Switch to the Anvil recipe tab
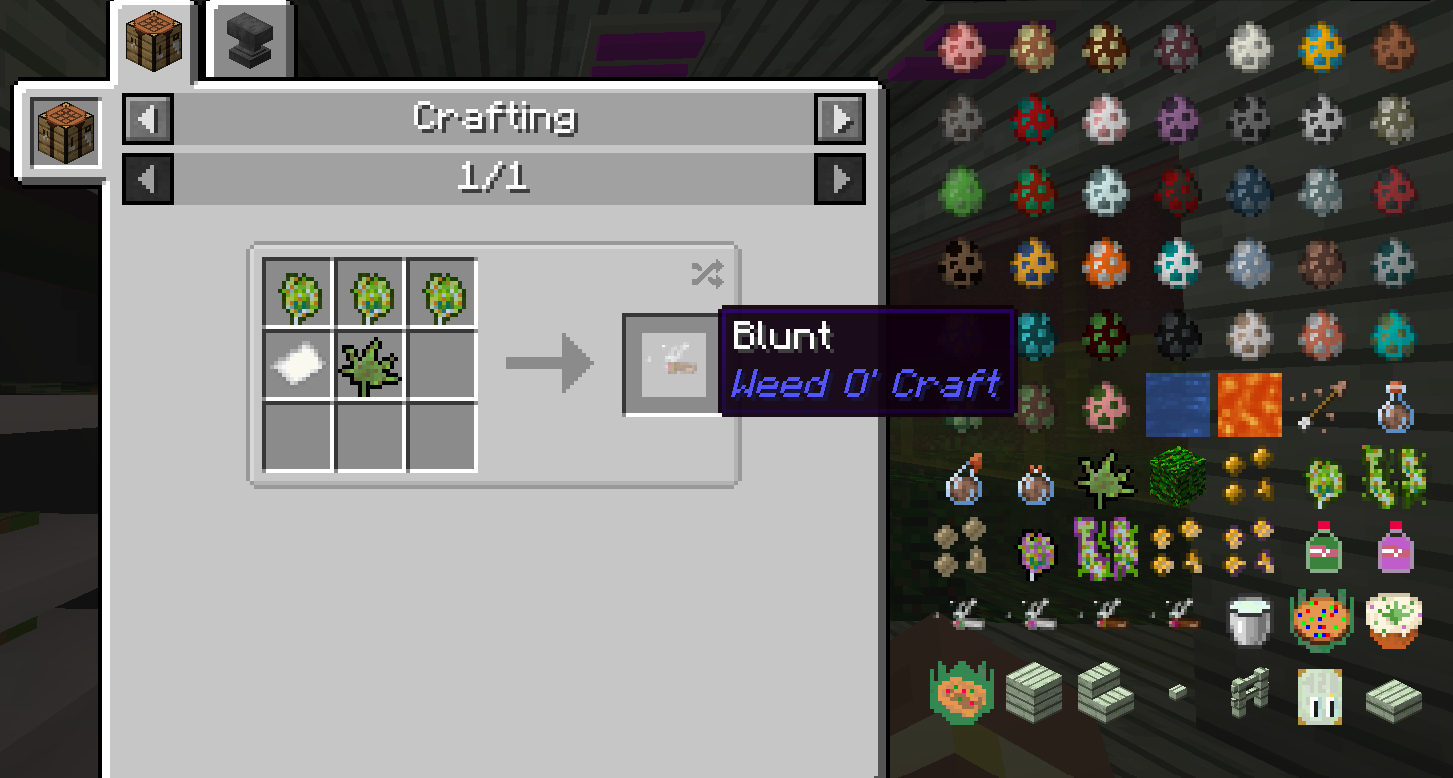The height and width of the screenshot is (778, 1453). tap(249, 38)
